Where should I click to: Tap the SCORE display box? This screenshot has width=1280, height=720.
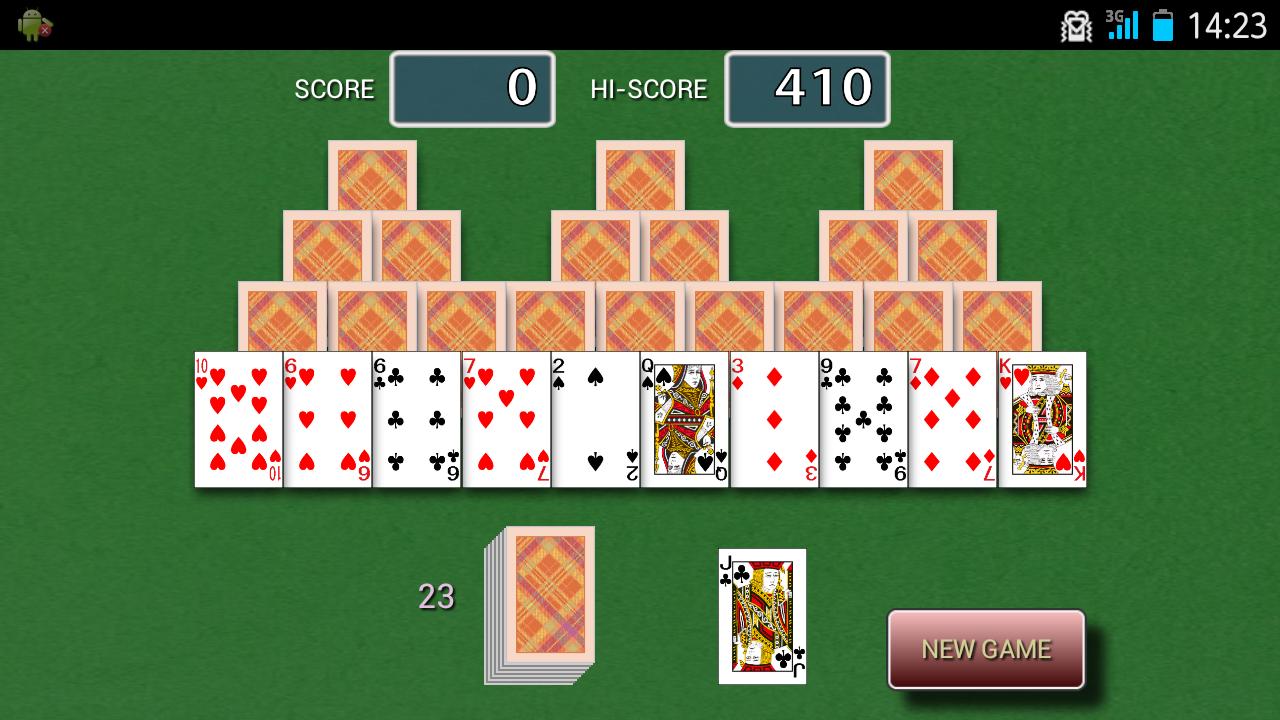[472, 89]
